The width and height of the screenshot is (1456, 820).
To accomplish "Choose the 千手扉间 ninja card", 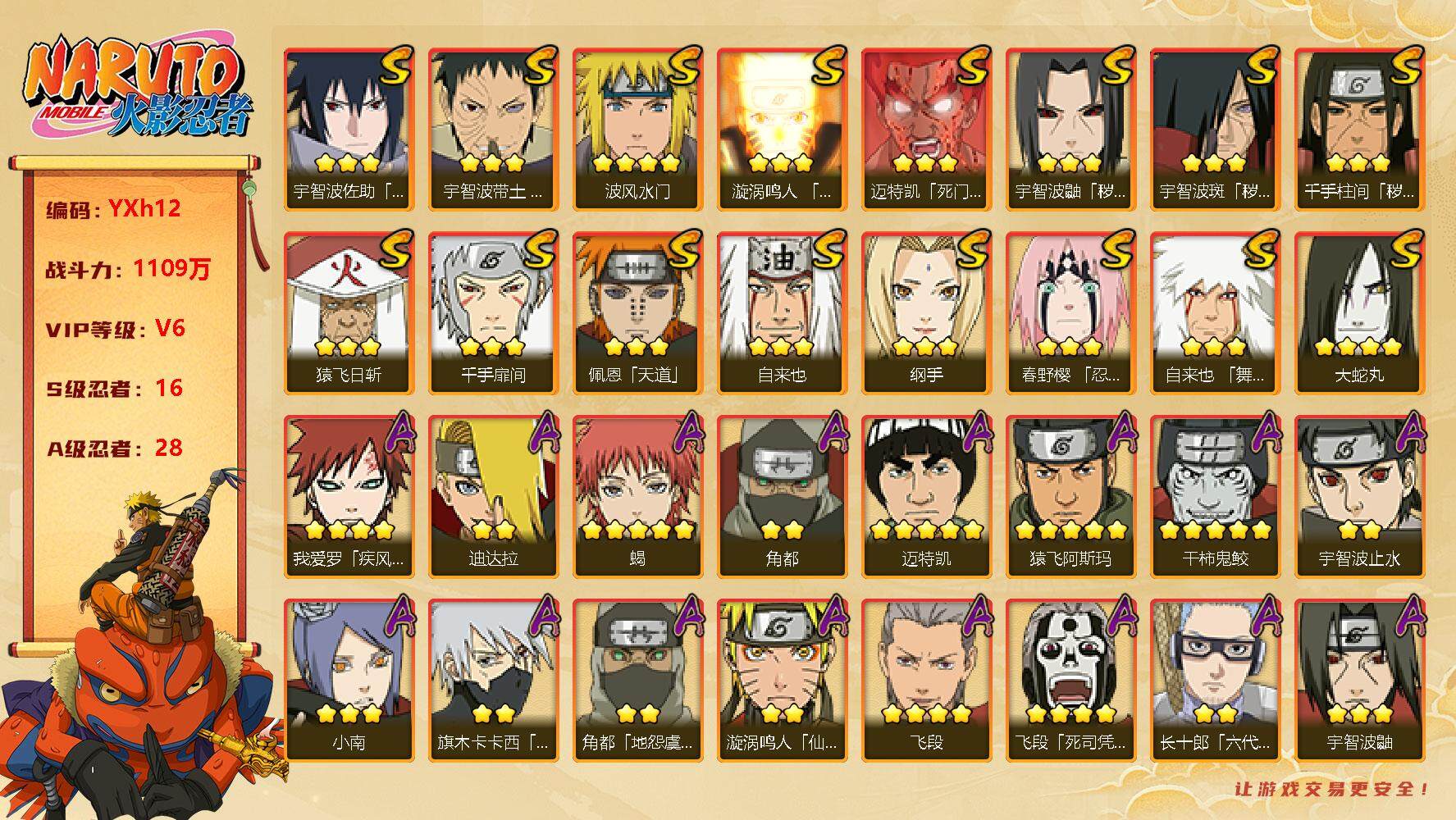I will point(493,312).
